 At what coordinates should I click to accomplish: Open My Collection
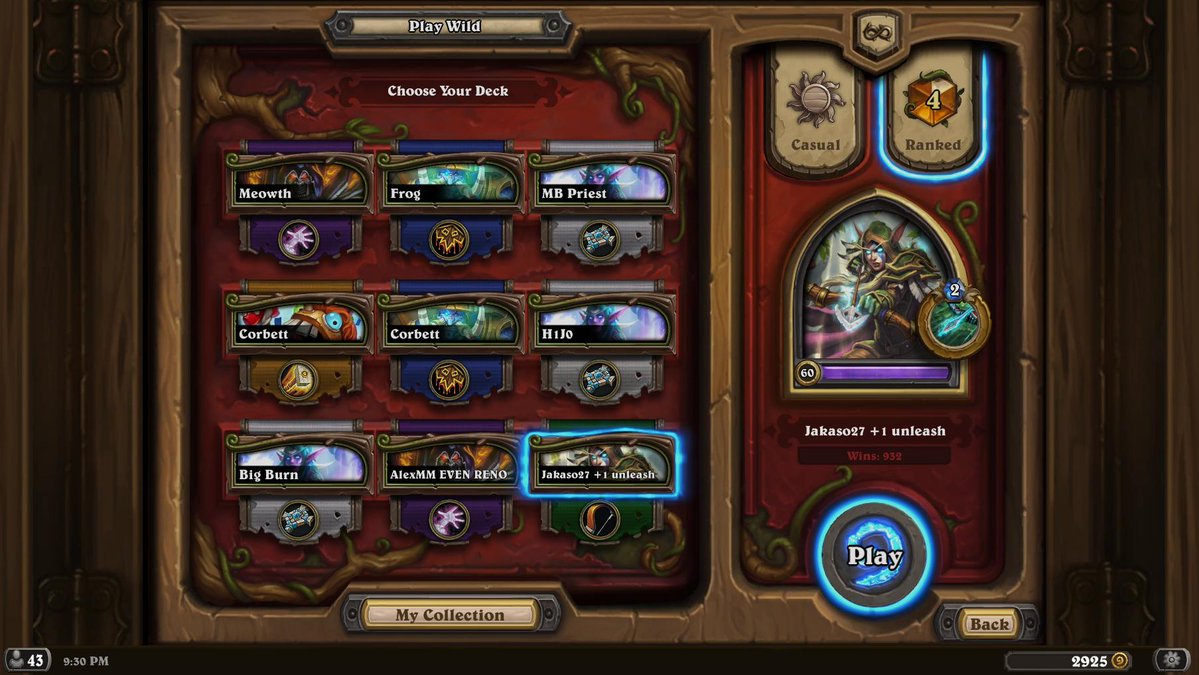point(450,615)
